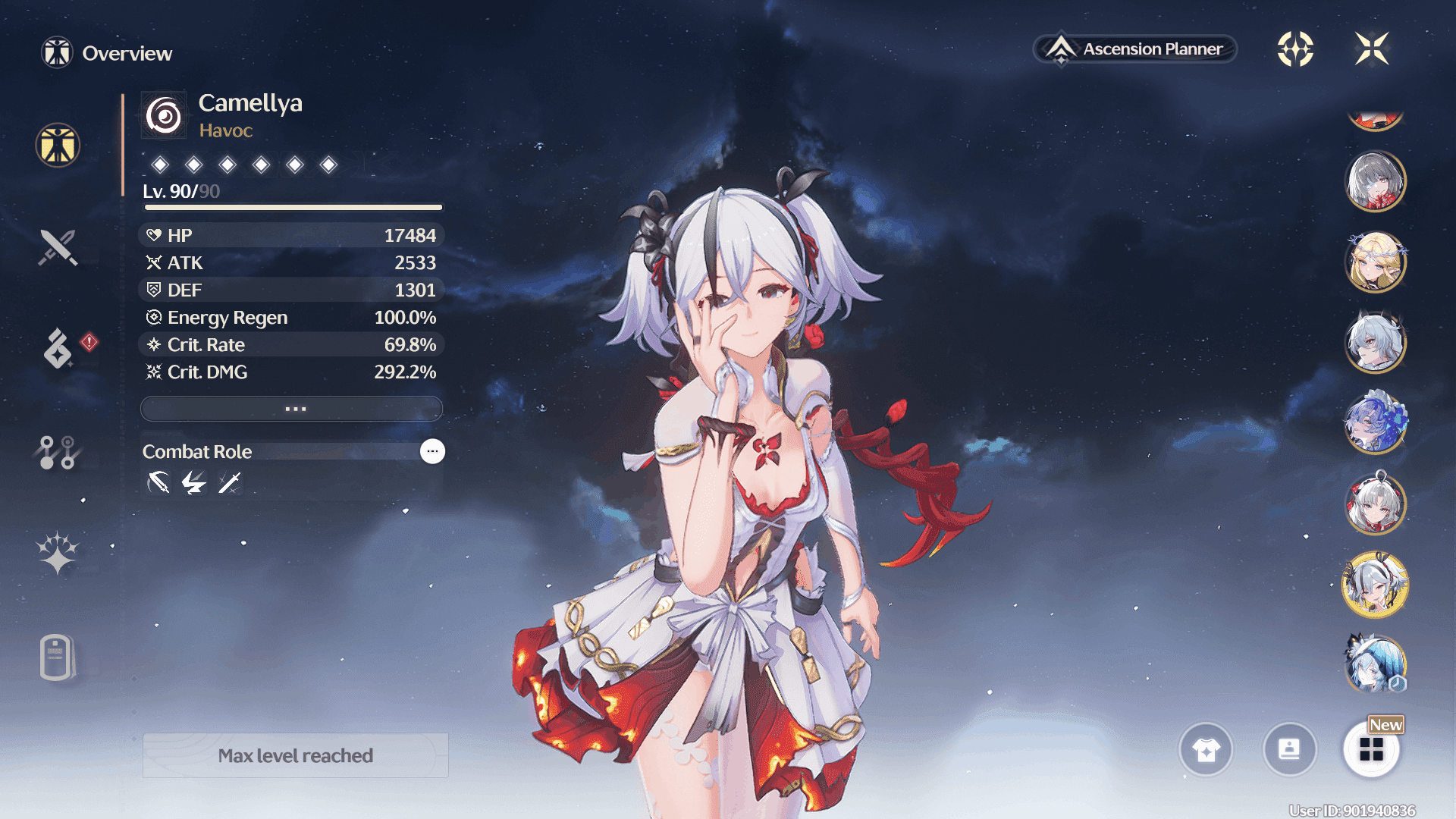Click the circular four-diamond icon beside Ascension Planner
Image resolution: width=1456 pixels, height=819 pixels.
(1295, 49)
